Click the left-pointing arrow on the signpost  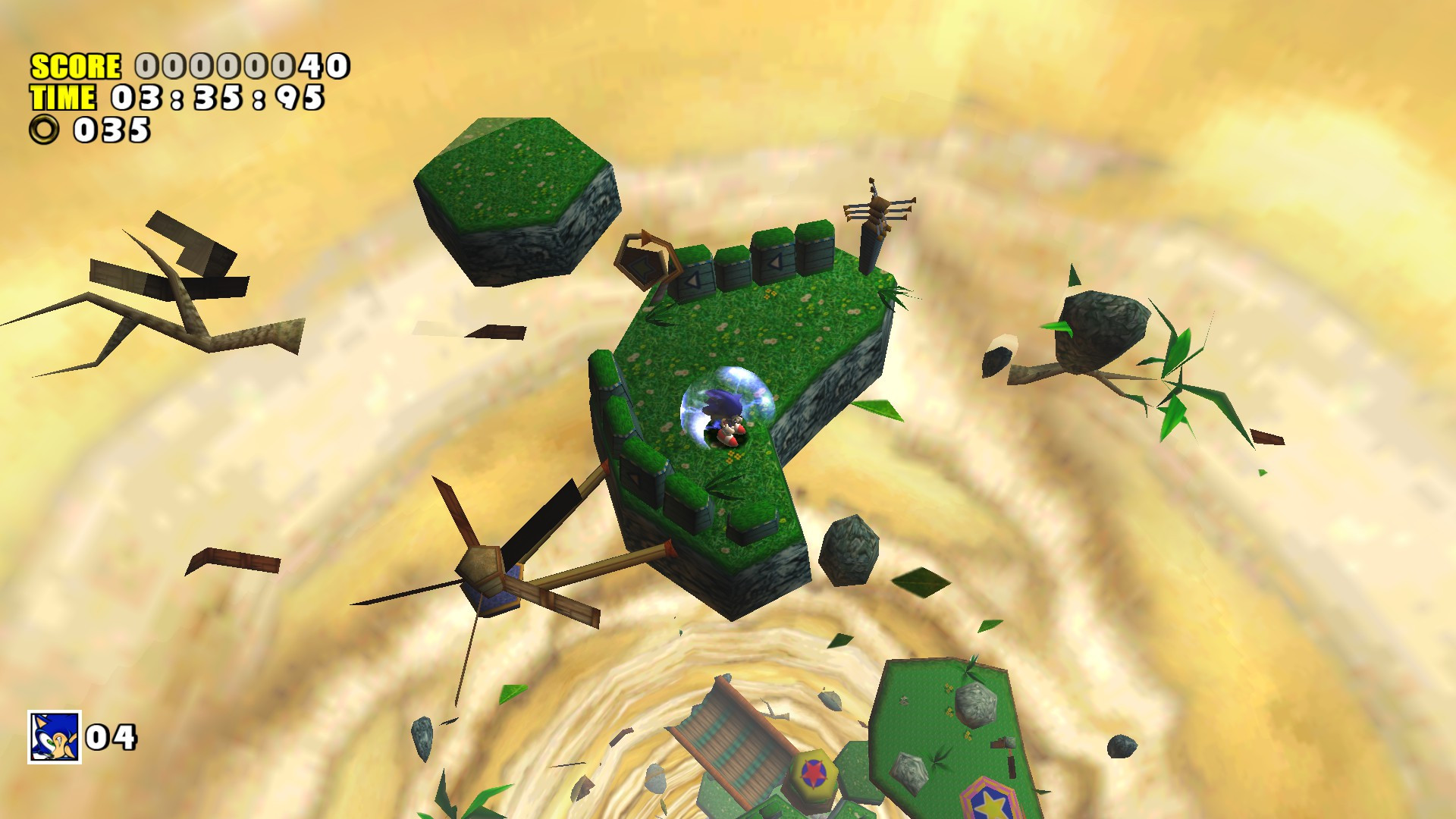[645, 265]
